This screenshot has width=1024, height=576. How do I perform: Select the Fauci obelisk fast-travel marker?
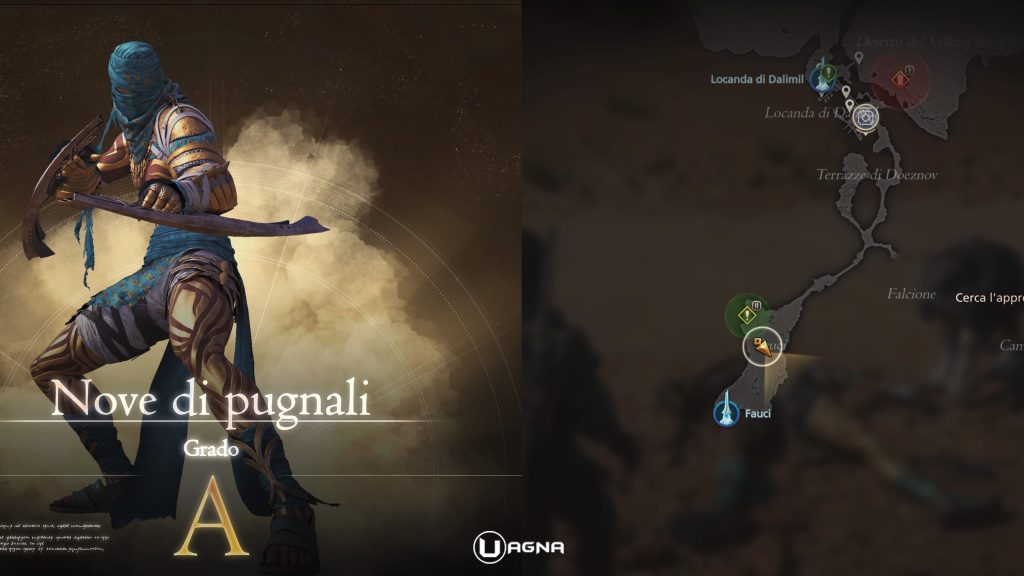(726, 410)
